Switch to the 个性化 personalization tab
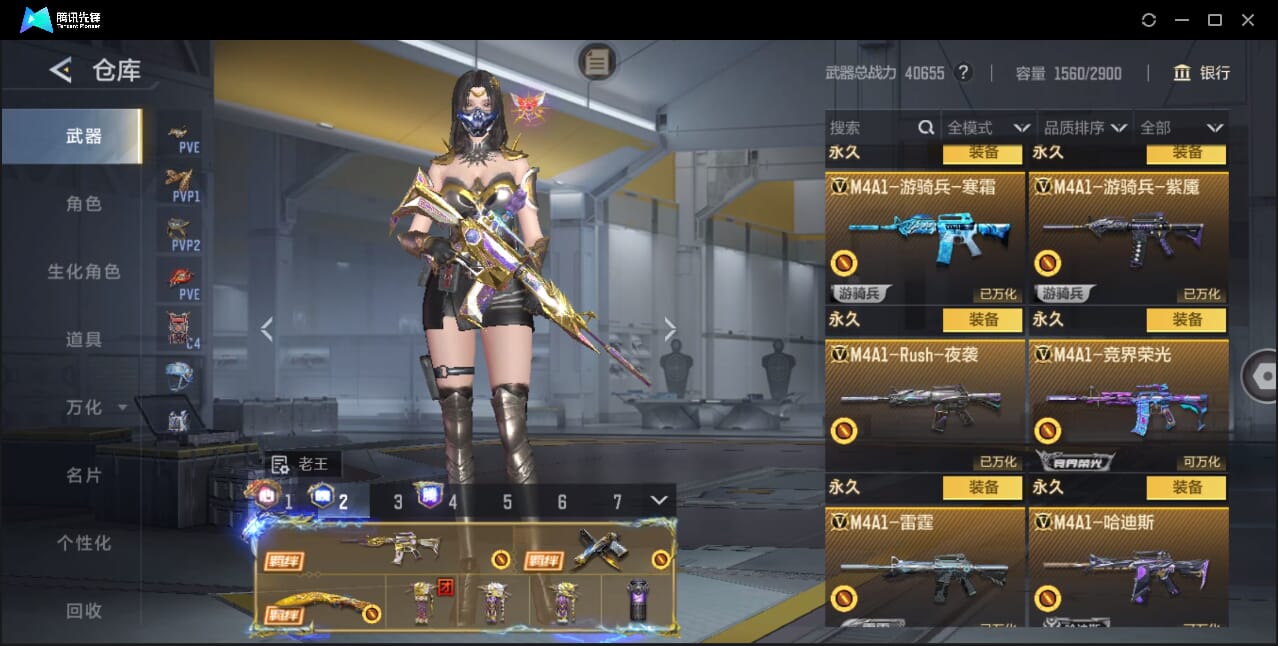The height and width of the screenshot is (646, 1278). click(84, 543)
